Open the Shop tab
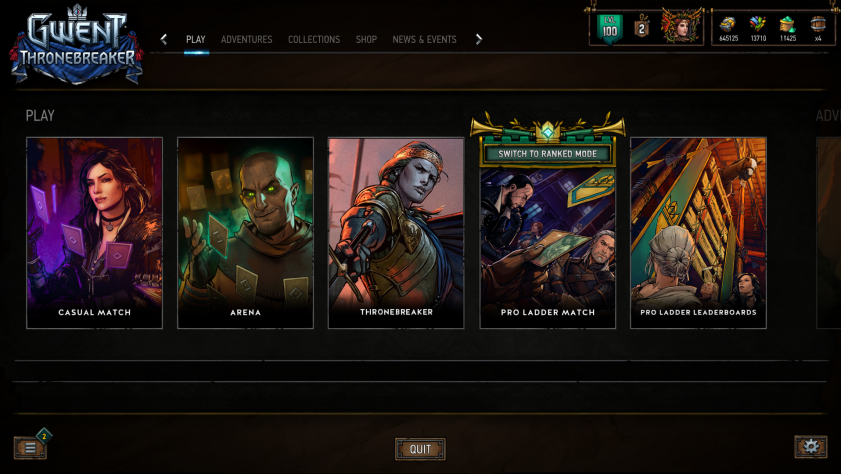The width and height of the screenshot is (841, 474). click(x=366, y=40)
